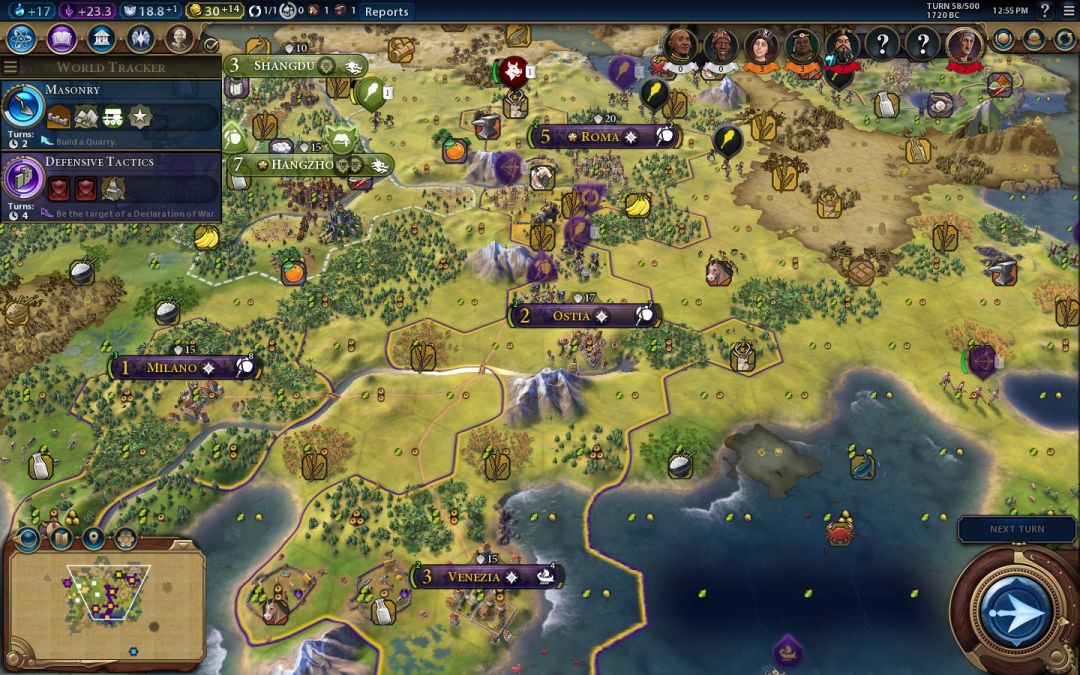Screen dimensions: 1080x675
Task: Open the Civics tree button
Action: (x=61, y=39)
